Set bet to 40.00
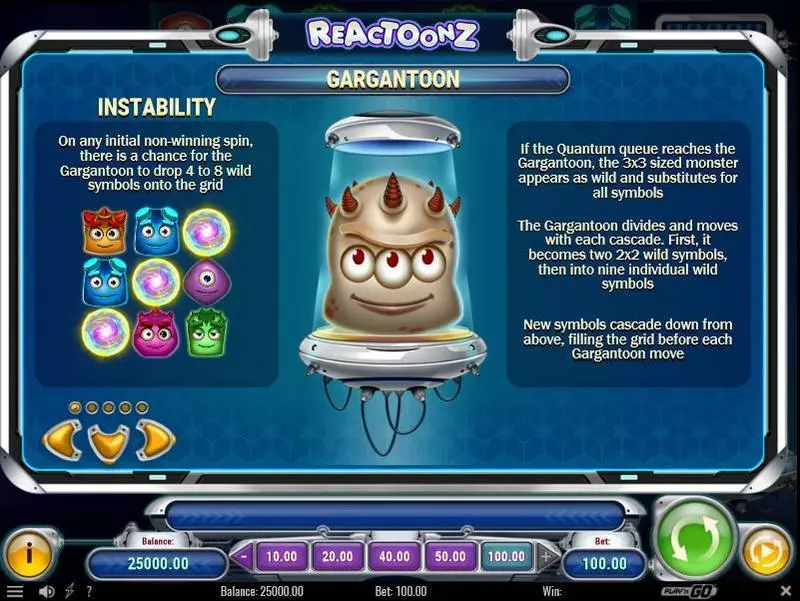 click(x=393, y=556)
